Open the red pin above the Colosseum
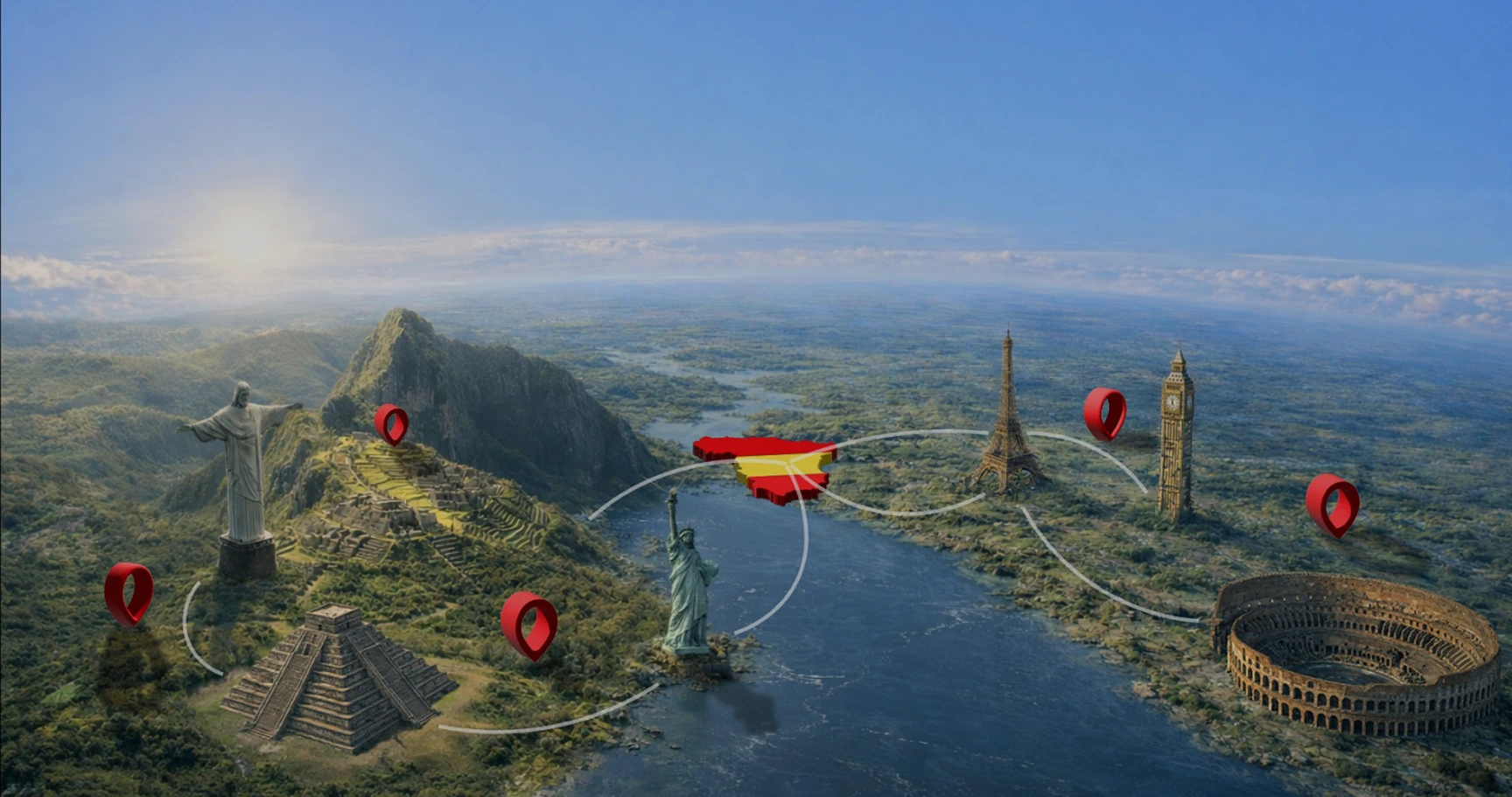Screen dimensions: 1512x797 (1332, 503)
